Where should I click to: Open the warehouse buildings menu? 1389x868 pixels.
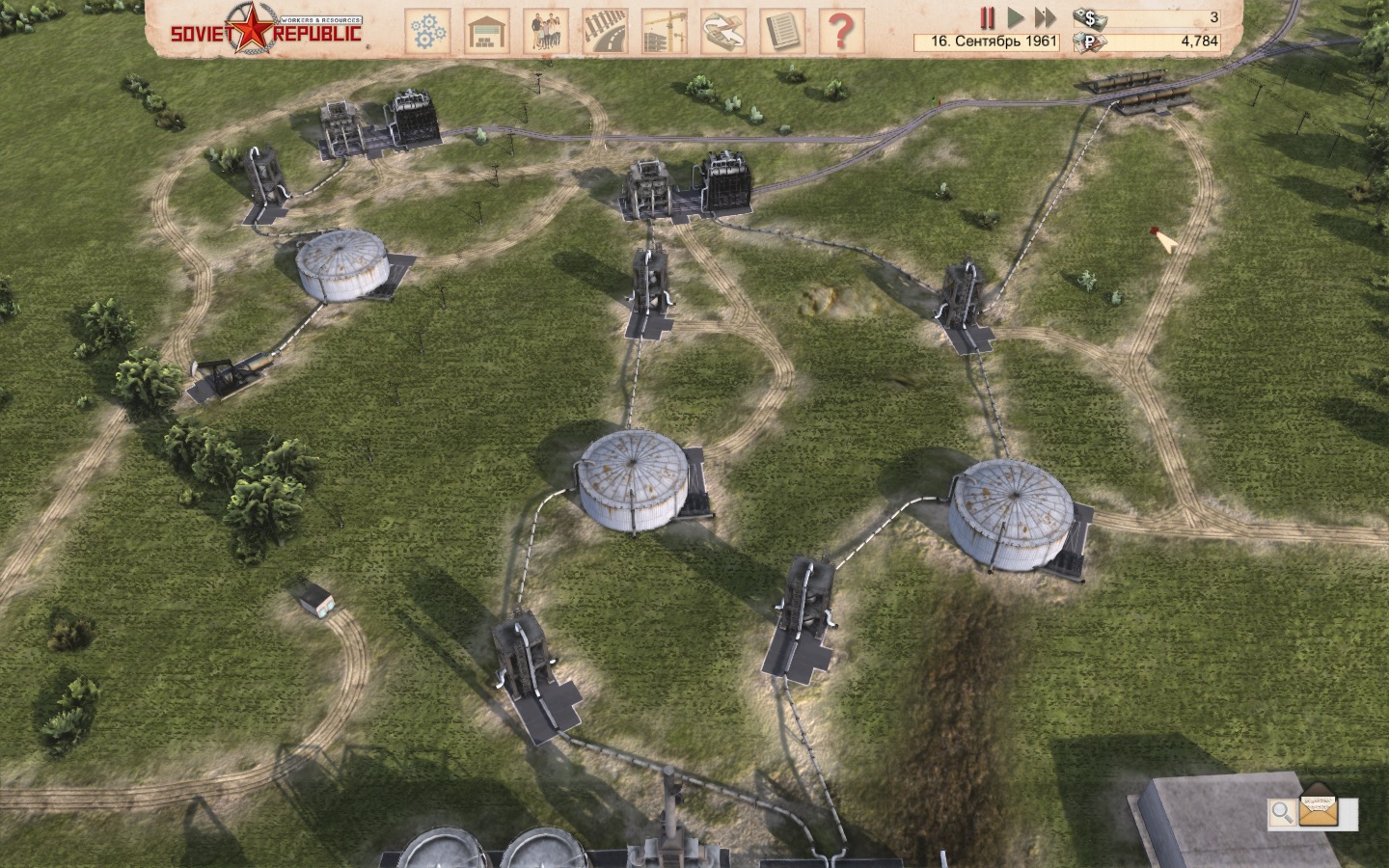486,31
